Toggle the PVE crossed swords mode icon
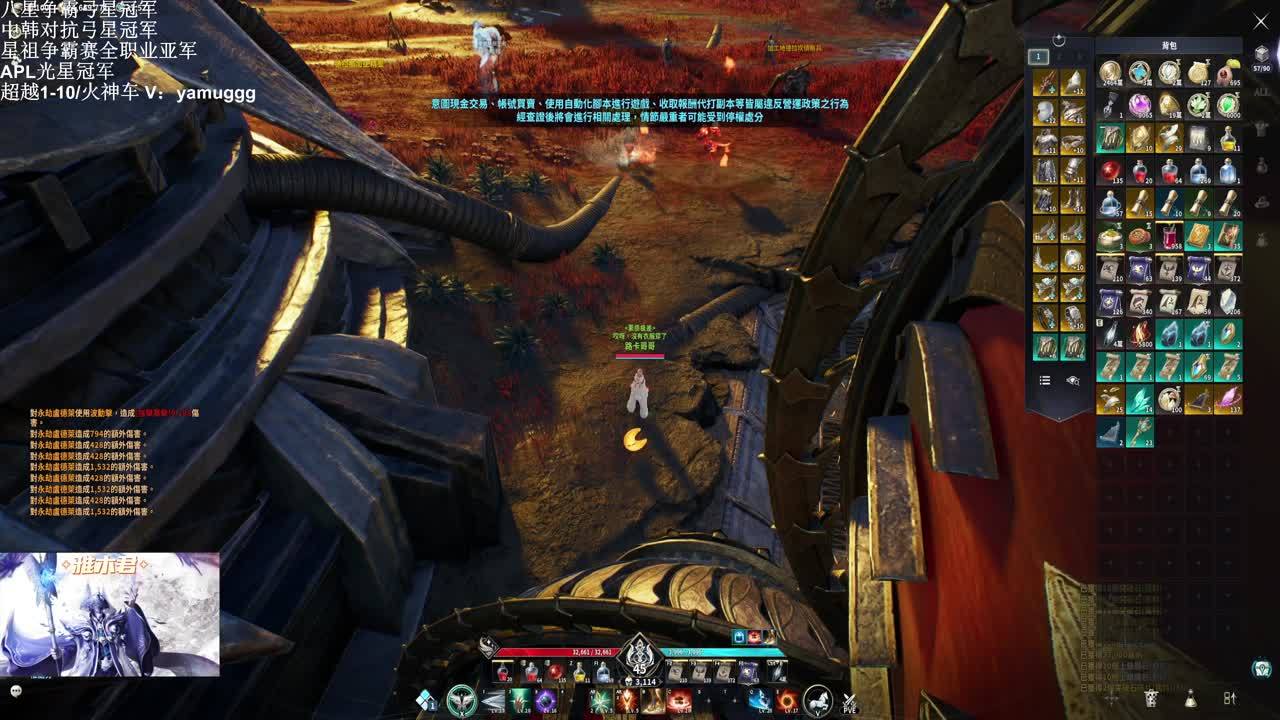The height and width of the screenshot is (720, 1280). point(849,702)
